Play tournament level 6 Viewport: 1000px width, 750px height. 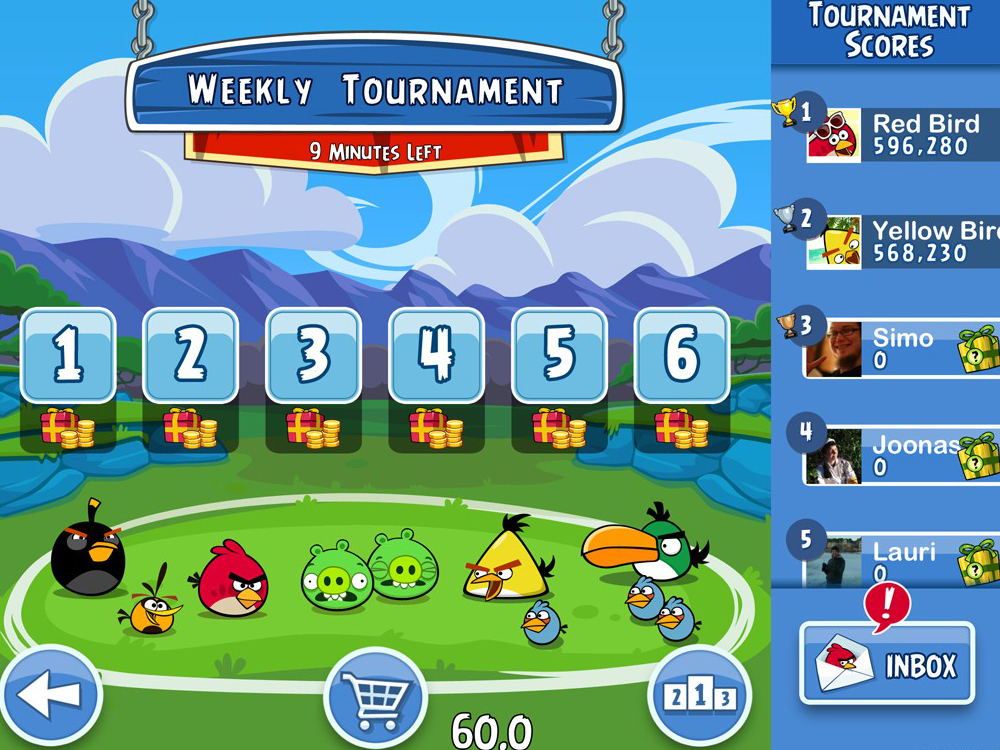[x=682, y=356]
